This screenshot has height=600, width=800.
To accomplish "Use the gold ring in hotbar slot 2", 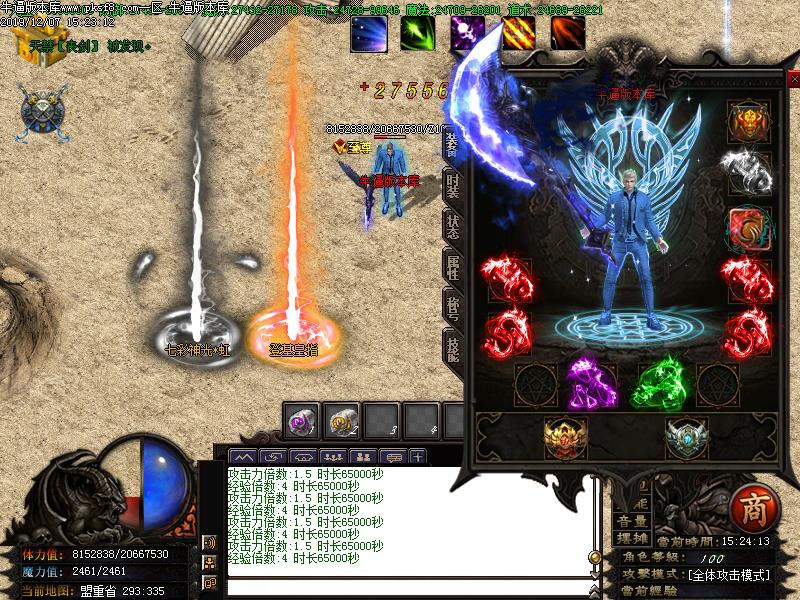I will coord(343,420).
